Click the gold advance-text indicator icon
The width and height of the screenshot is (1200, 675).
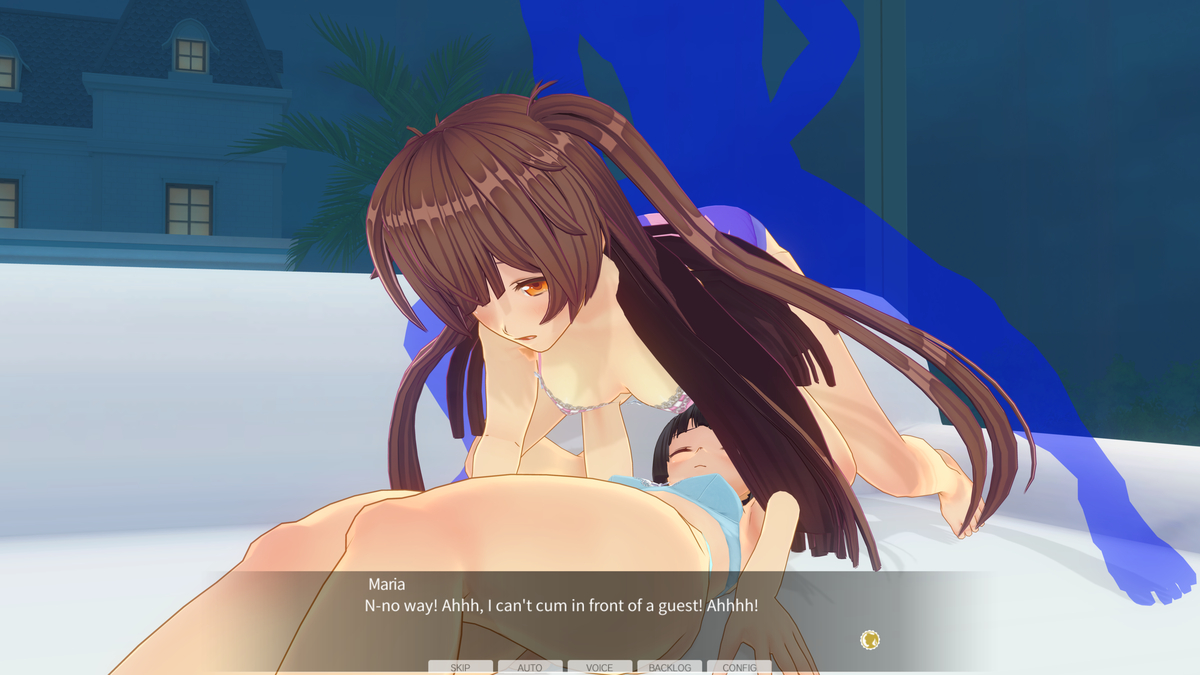pyautogui.click(x=870, y=640)
